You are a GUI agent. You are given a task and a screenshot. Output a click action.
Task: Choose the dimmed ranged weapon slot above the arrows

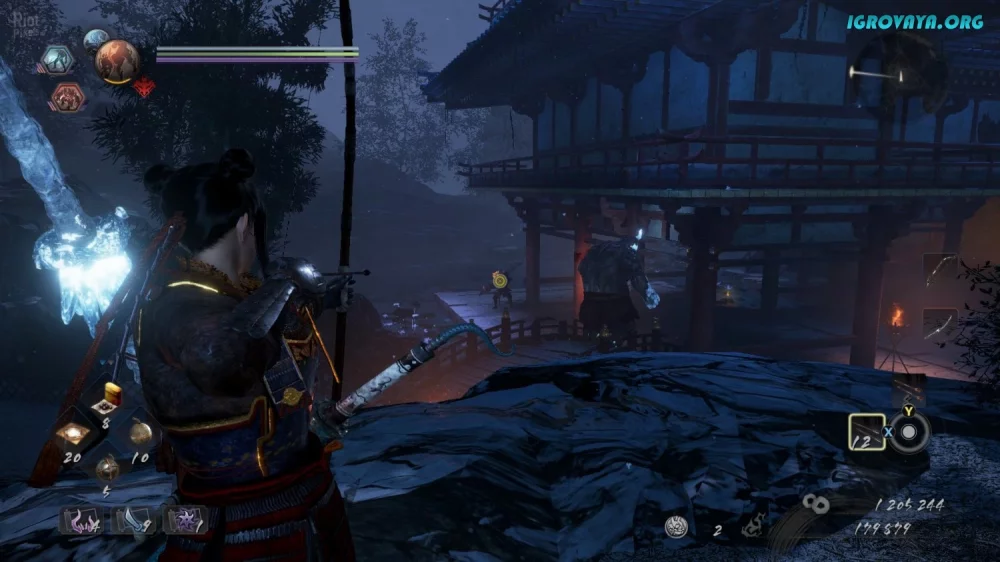(909, 390)
